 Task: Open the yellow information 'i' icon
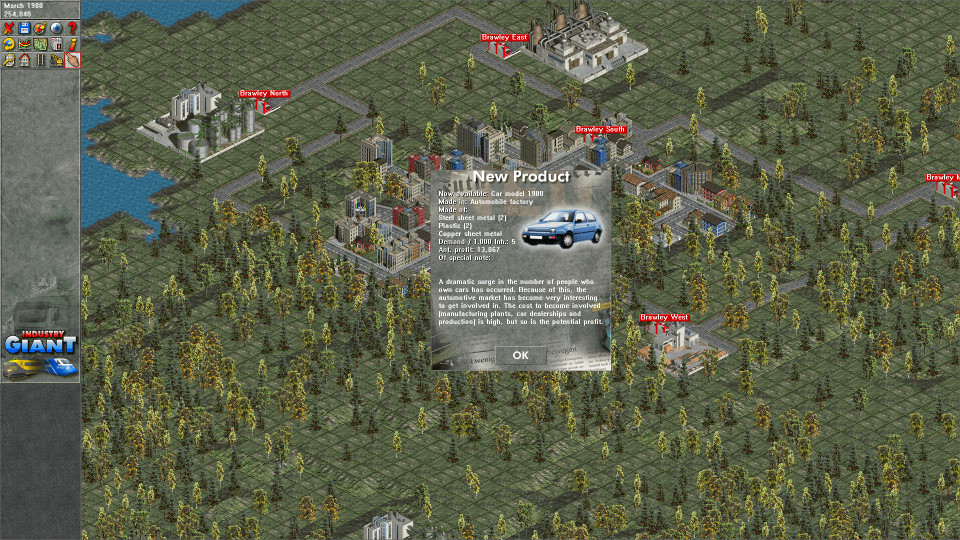pos(73,44)
